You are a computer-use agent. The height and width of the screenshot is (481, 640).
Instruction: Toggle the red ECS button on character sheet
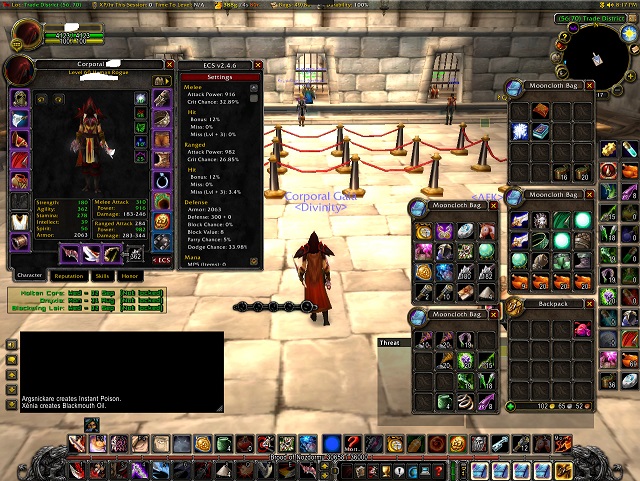[162, 260]
